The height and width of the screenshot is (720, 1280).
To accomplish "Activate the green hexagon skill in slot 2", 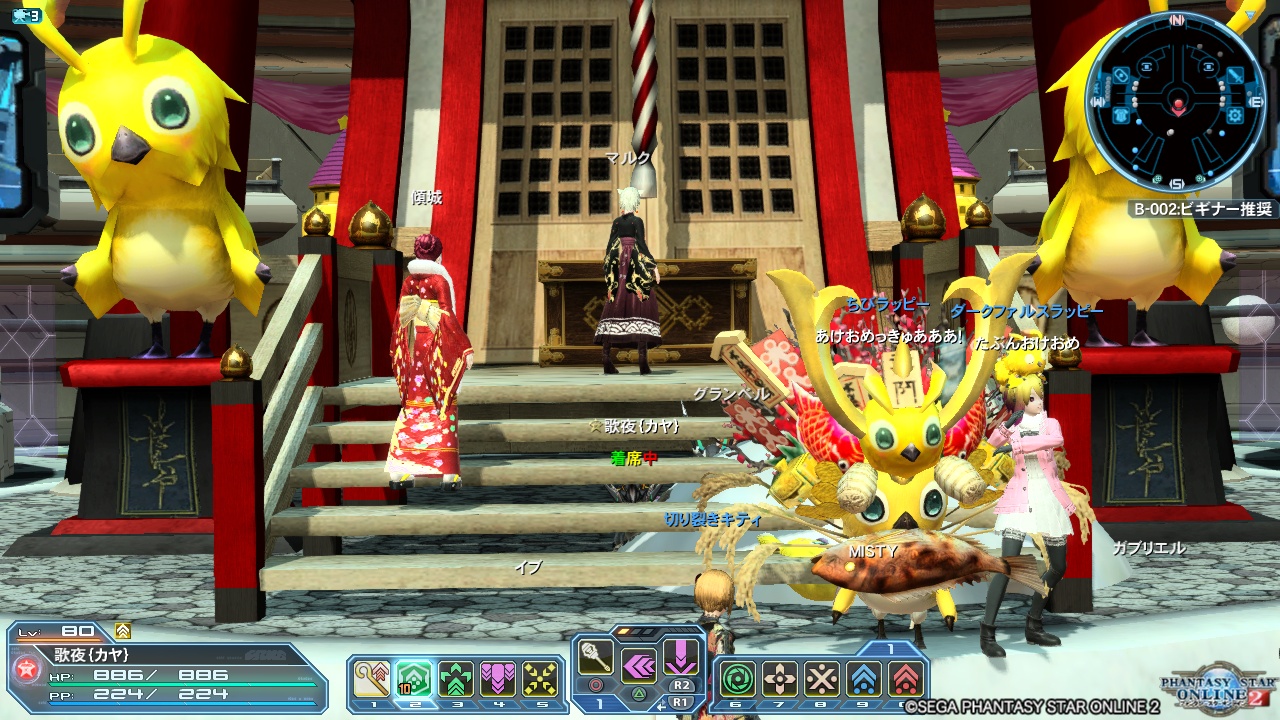I will tap(413, 678).
